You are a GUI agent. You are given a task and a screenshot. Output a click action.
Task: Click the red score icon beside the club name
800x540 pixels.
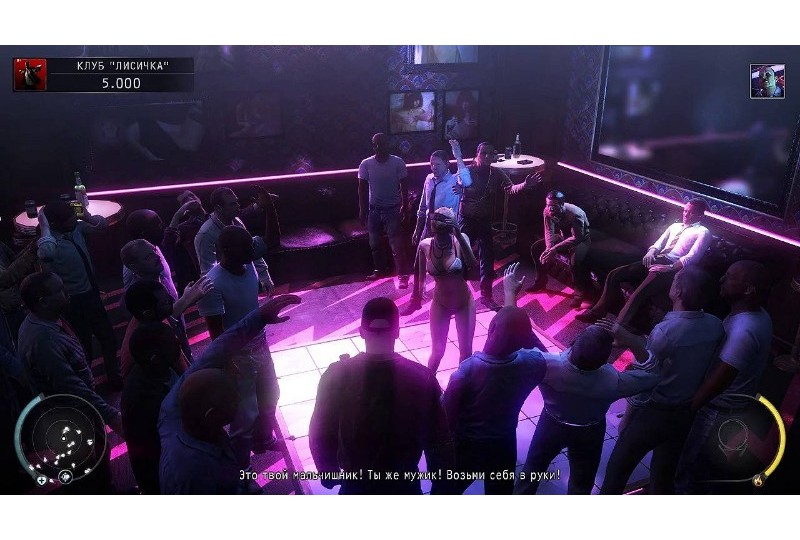pos(30,74)
